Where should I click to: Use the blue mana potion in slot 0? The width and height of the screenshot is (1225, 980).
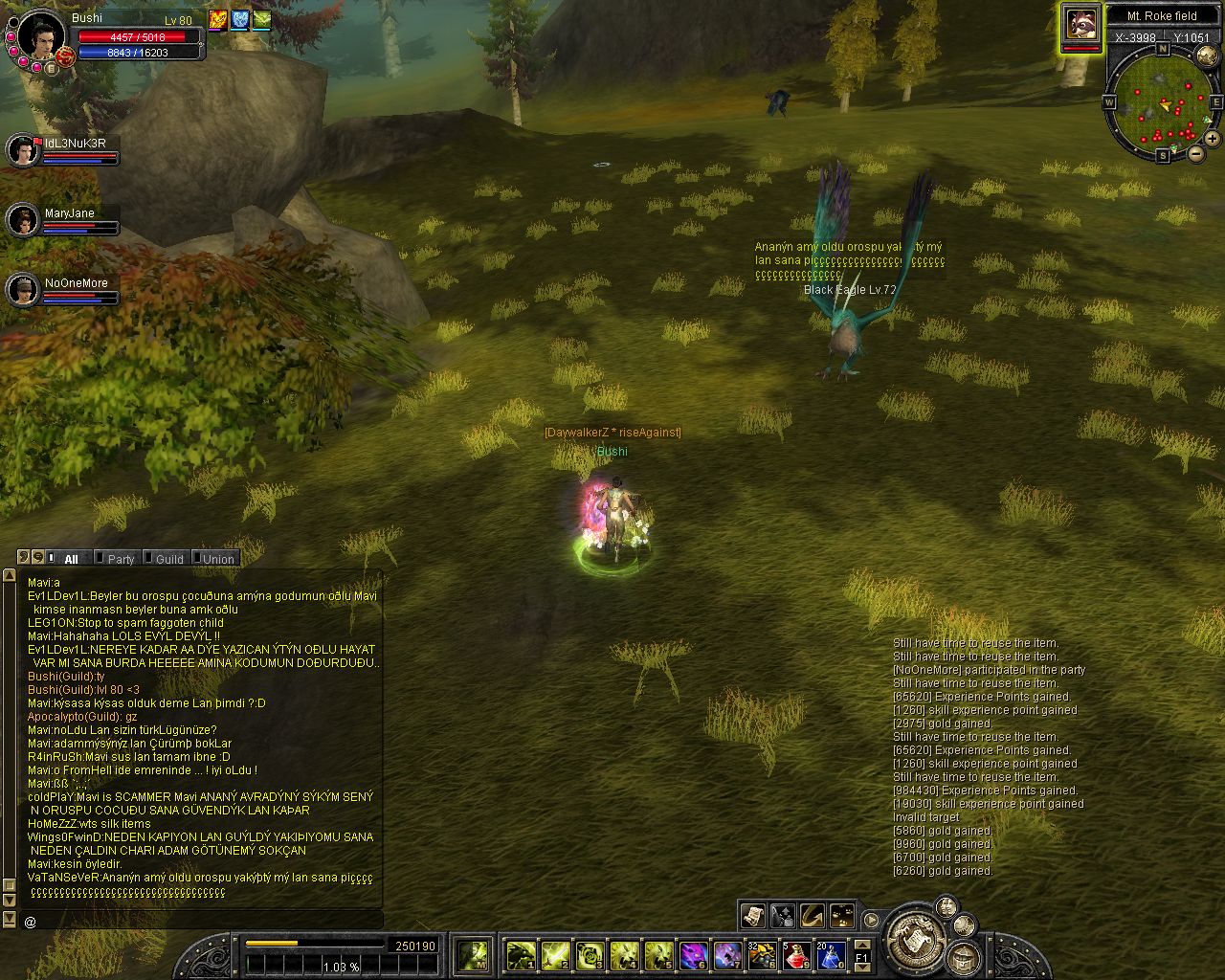tap(829, 955)
